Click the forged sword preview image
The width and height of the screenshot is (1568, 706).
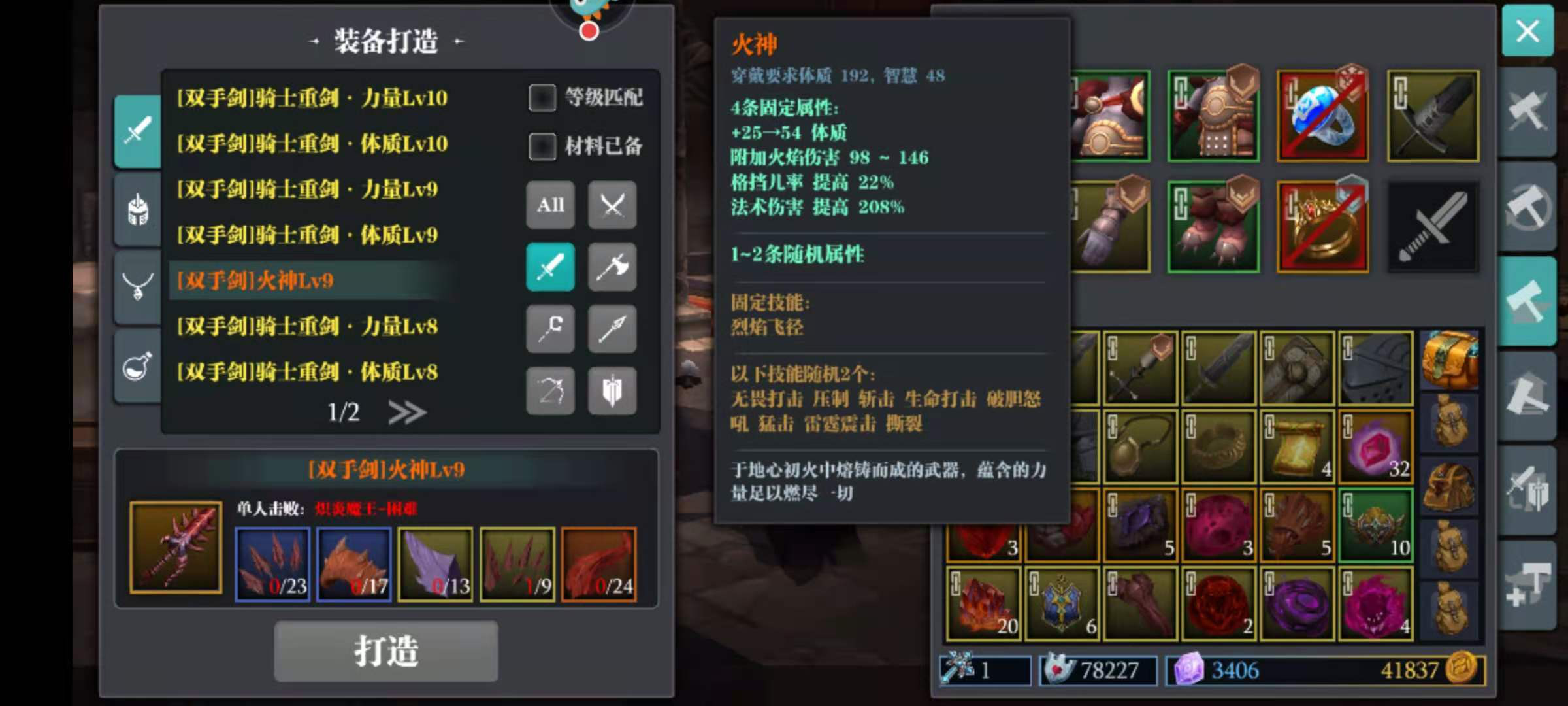(x=175, y=545)
